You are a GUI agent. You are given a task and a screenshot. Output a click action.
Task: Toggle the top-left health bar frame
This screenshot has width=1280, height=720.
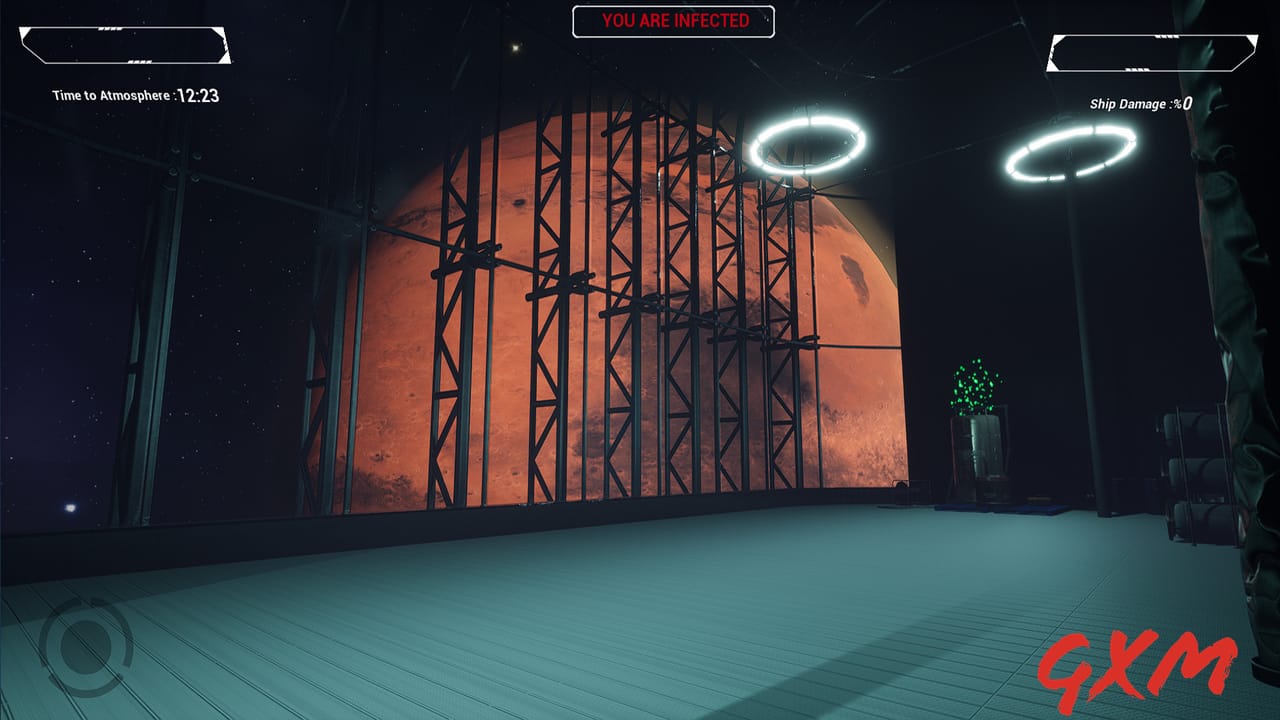click(x=125, y=45)
